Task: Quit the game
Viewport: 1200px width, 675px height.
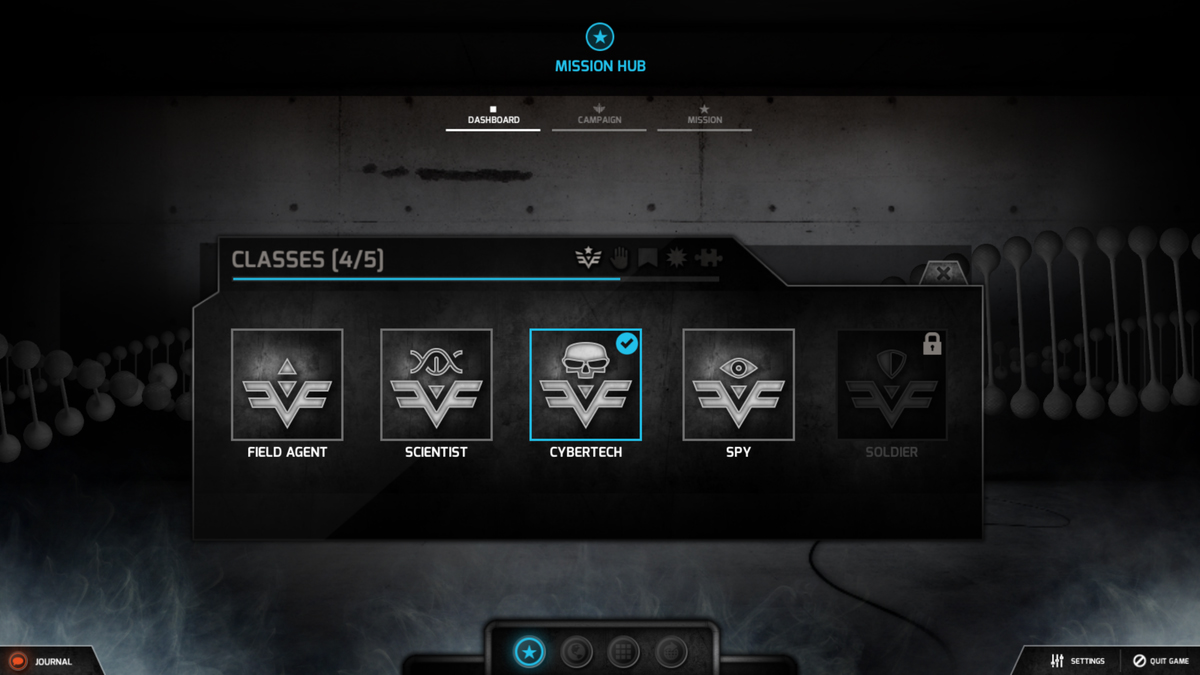Action: click(1161, 661)
